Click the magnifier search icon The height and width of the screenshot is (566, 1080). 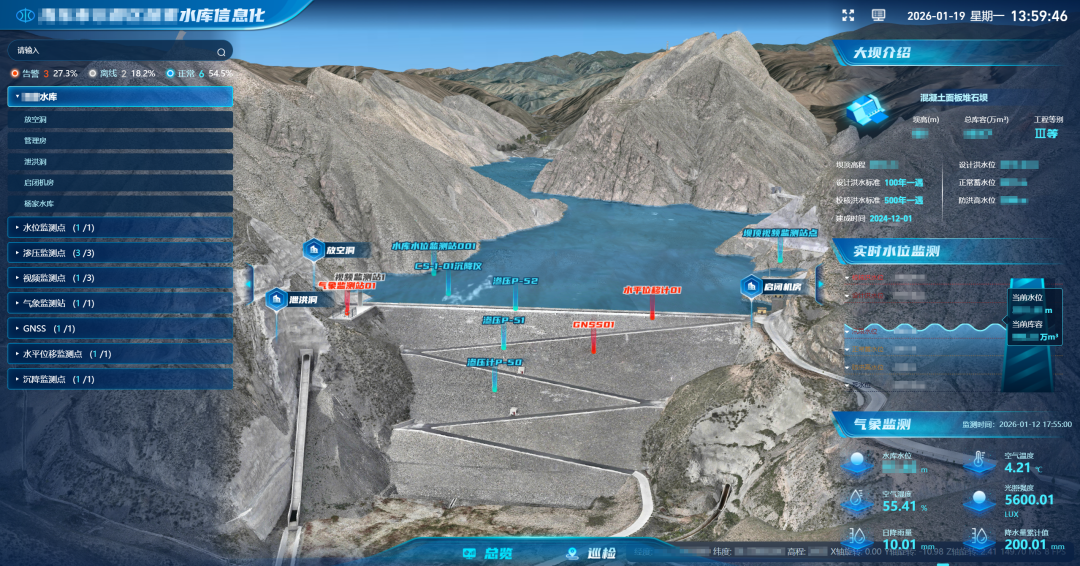[x=221, y=51]
